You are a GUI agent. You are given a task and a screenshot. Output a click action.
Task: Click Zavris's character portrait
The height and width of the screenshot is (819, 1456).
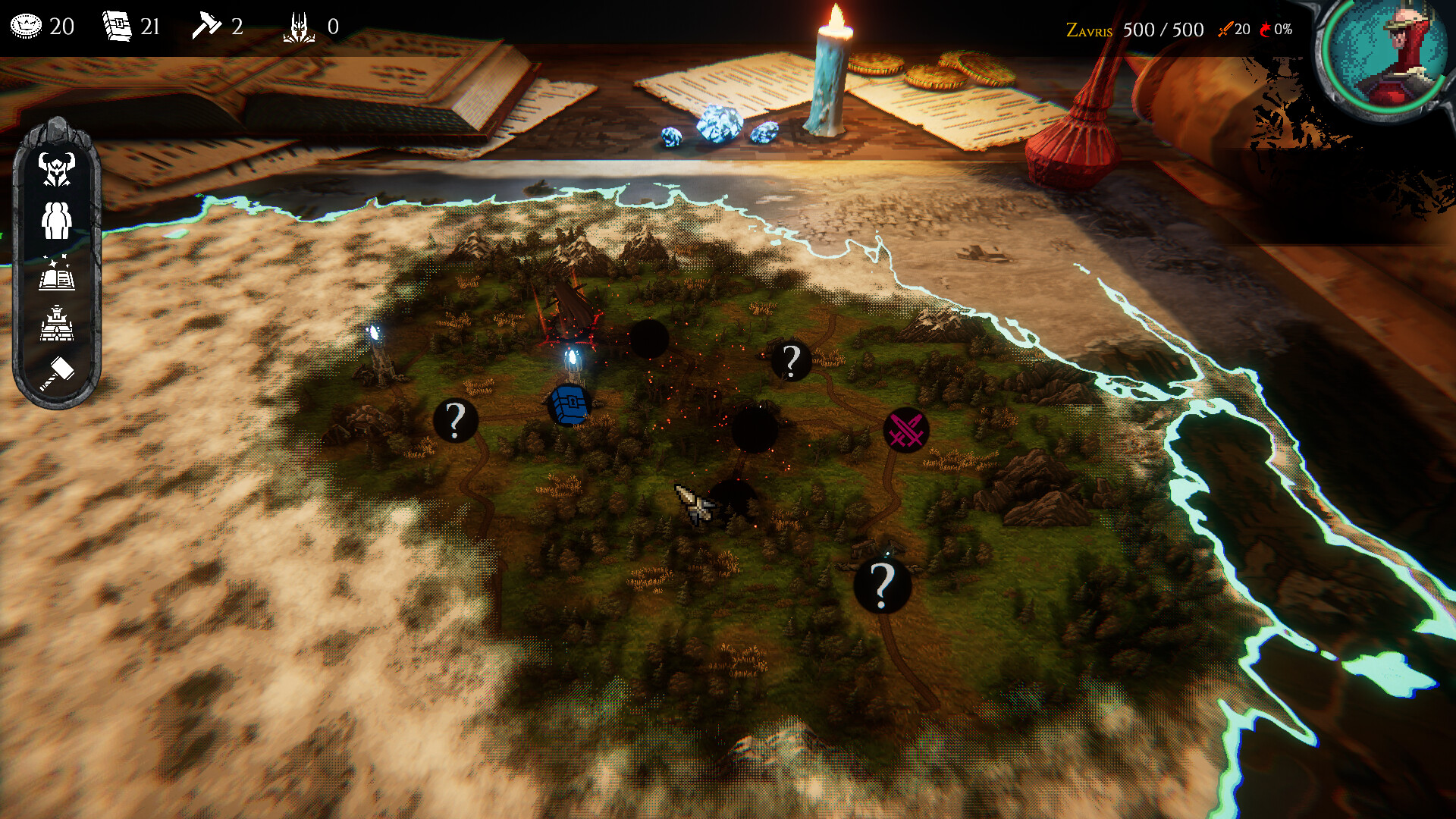(1386, 55)
